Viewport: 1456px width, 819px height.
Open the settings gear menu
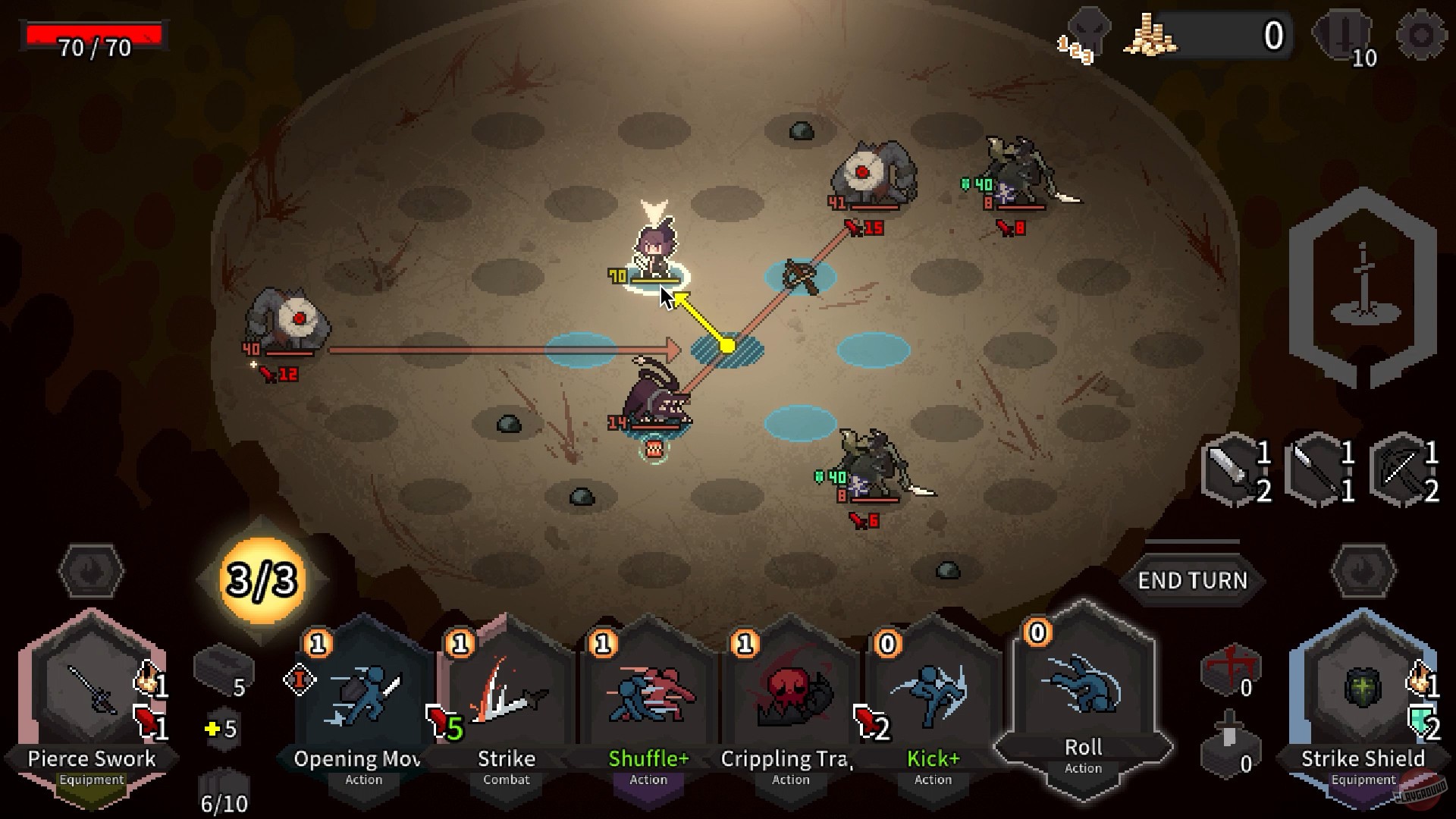pyautogui.click(x=1421, y=33)
